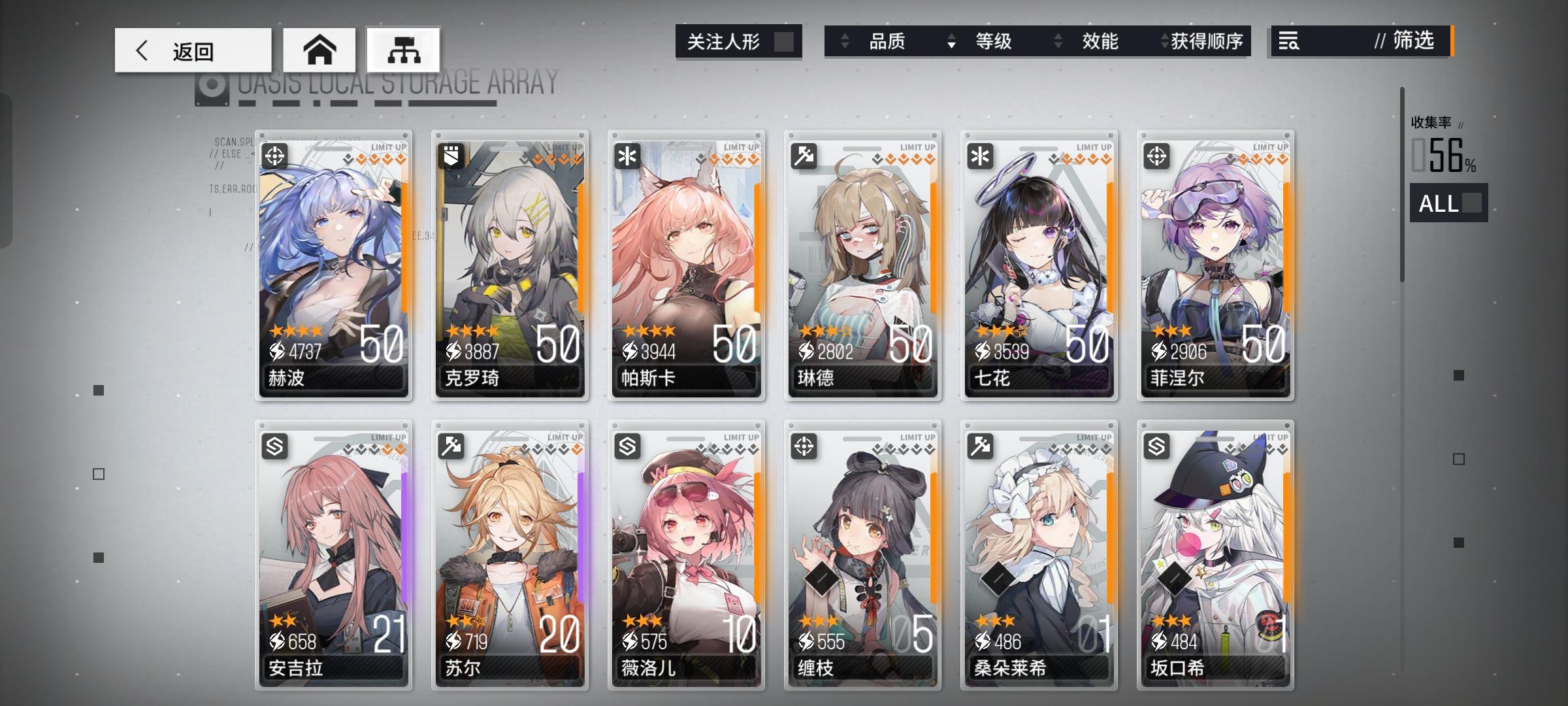
Task: Select 薇洛儿's character card
Action: click(685, 556)
